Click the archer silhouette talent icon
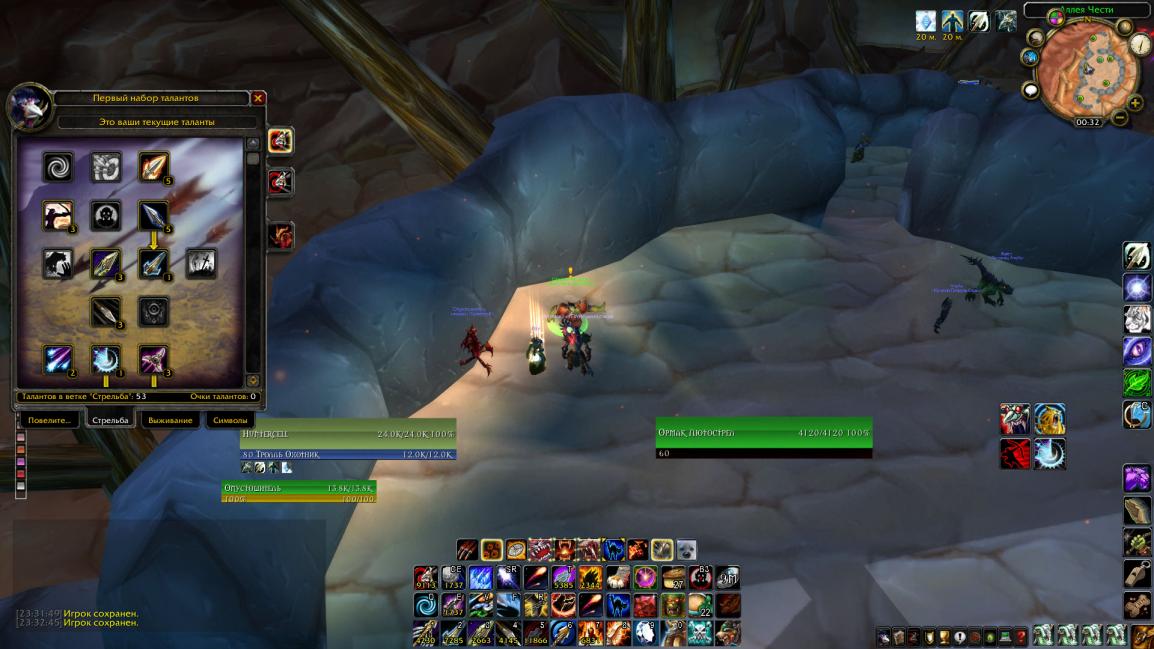 click(x=58, y=215)
